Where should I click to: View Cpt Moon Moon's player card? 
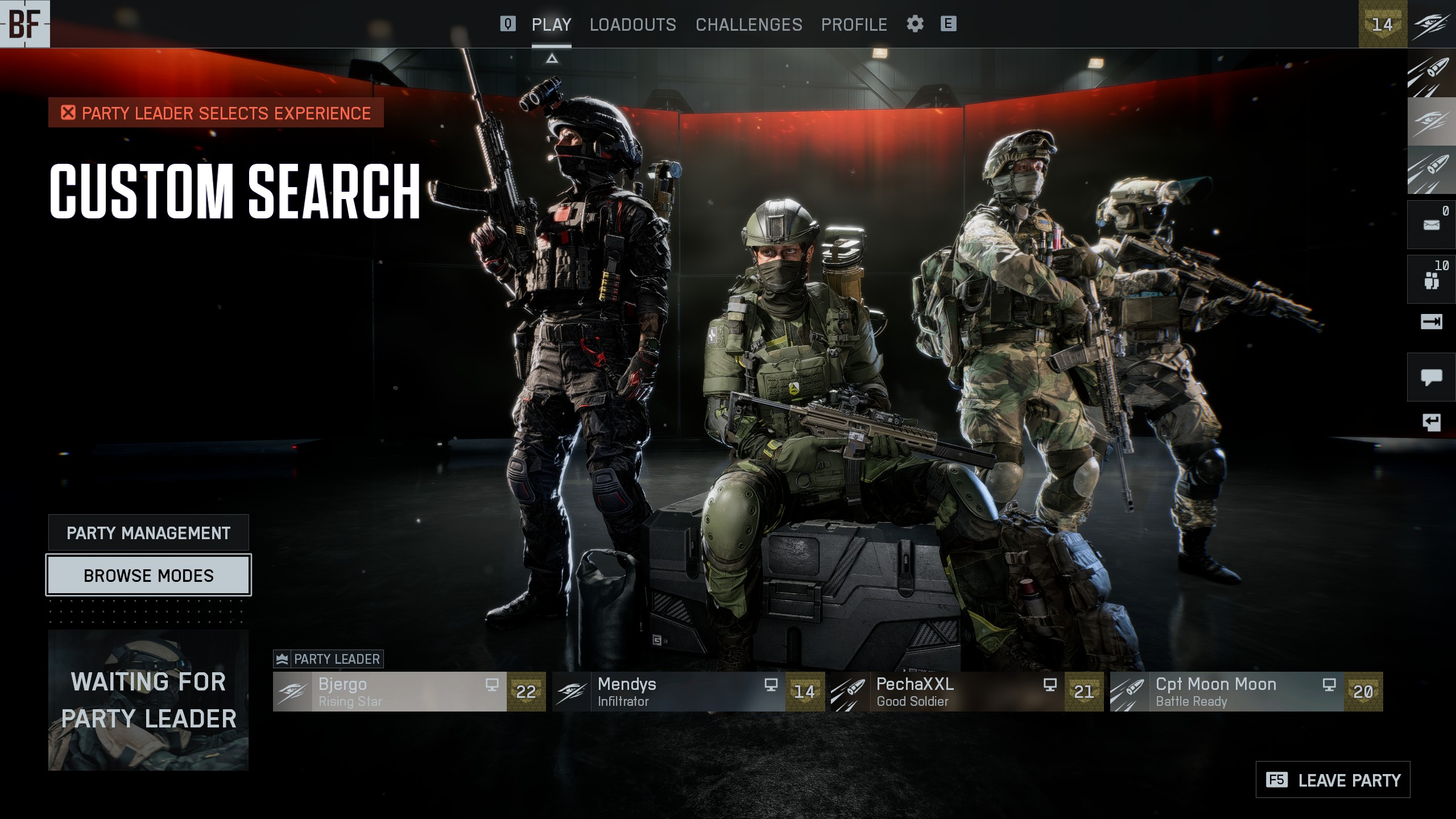(x=1246, y=692)
